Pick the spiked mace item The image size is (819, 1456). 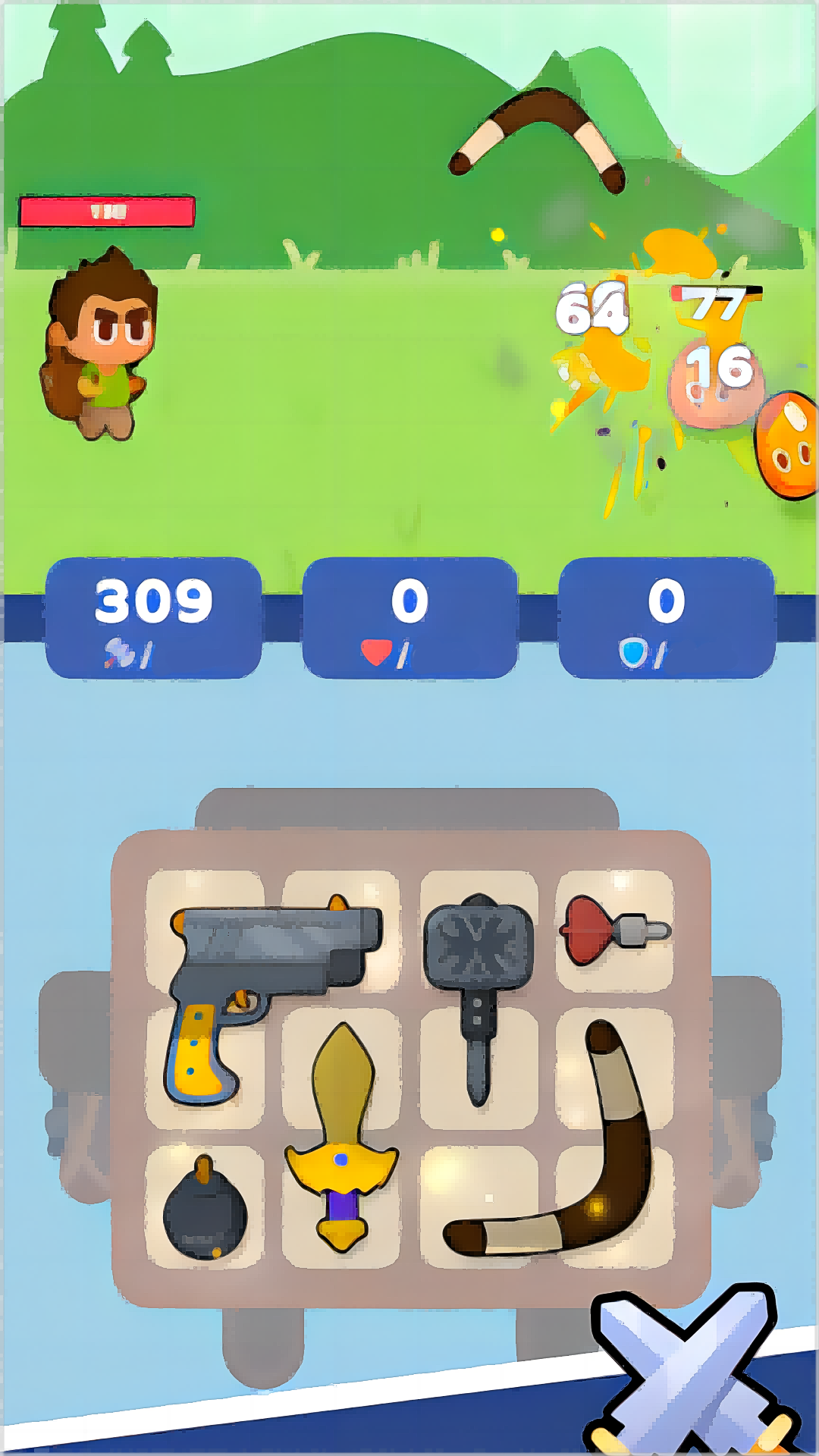click(478, 955)
